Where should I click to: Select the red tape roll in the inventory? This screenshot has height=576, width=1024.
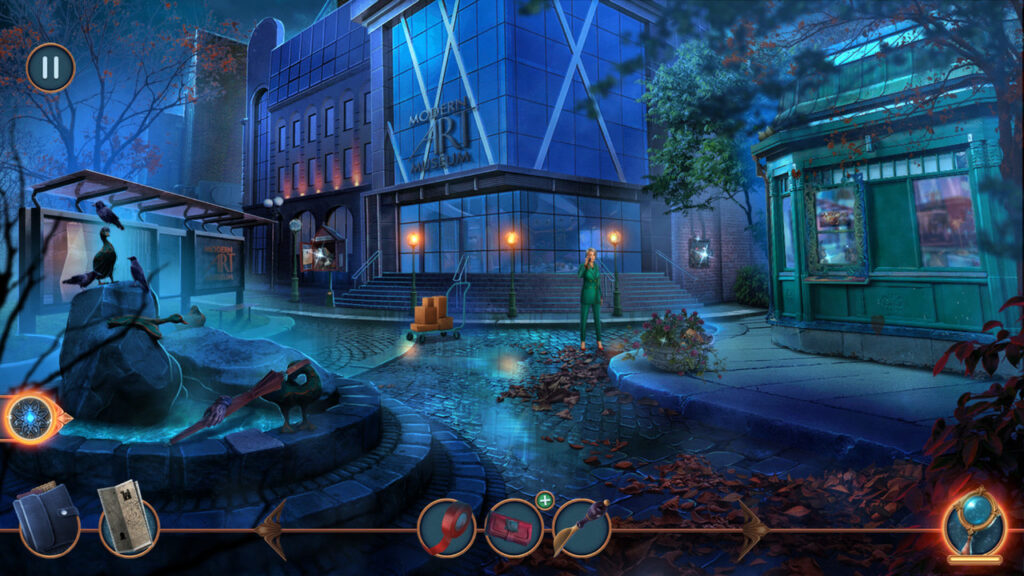(446, 527)
